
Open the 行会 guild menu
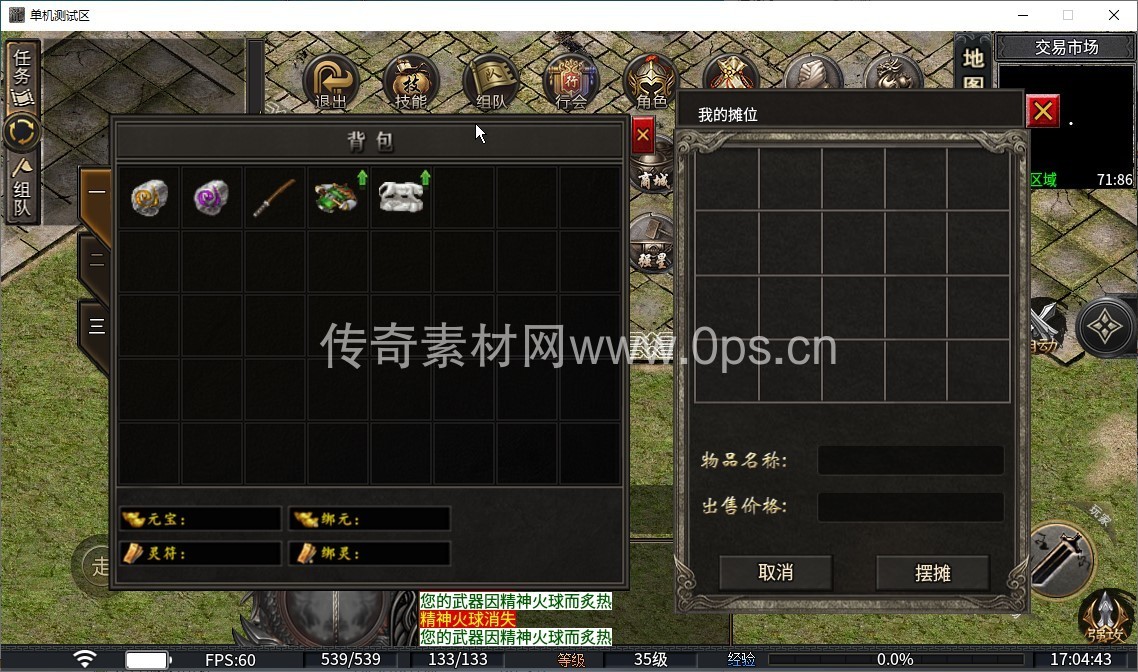571,80
